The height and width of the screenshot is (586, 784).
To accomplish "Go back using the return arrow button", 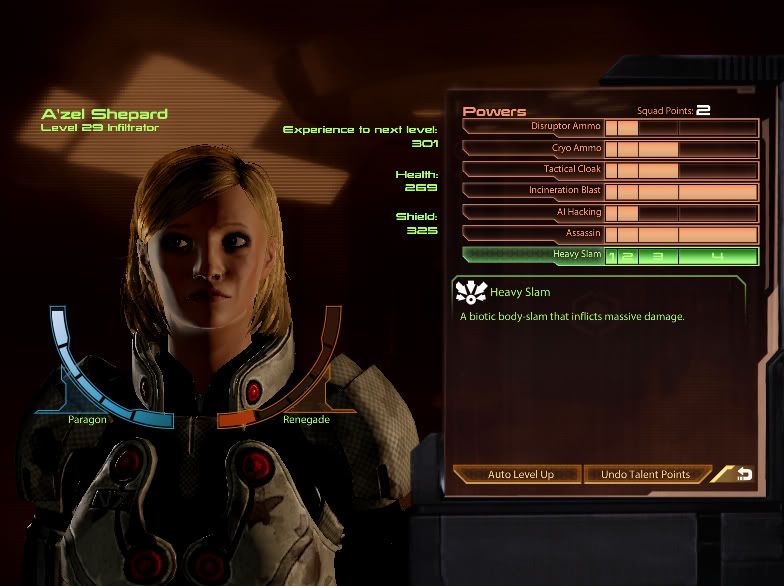I will click(x=741, y=474).
